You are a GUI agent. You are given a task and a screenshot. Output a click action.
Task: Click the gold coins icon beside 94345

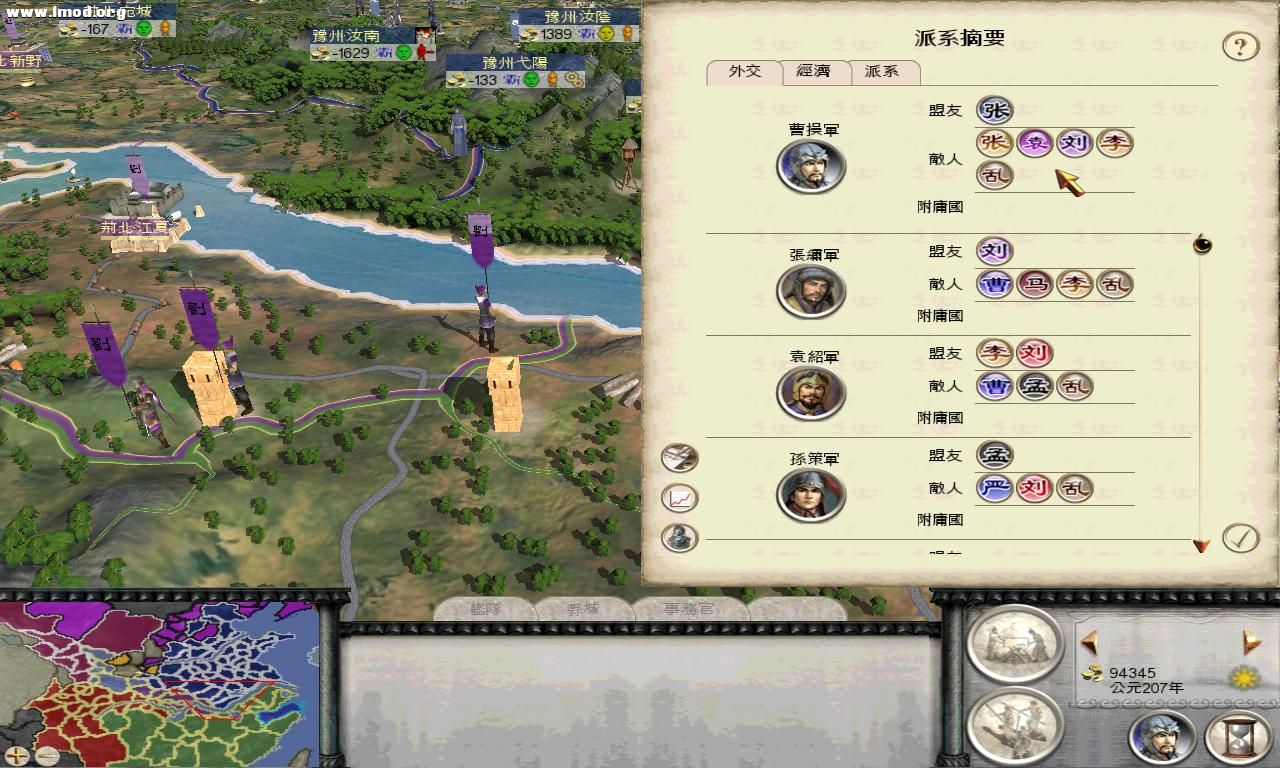coord(1096,675)
